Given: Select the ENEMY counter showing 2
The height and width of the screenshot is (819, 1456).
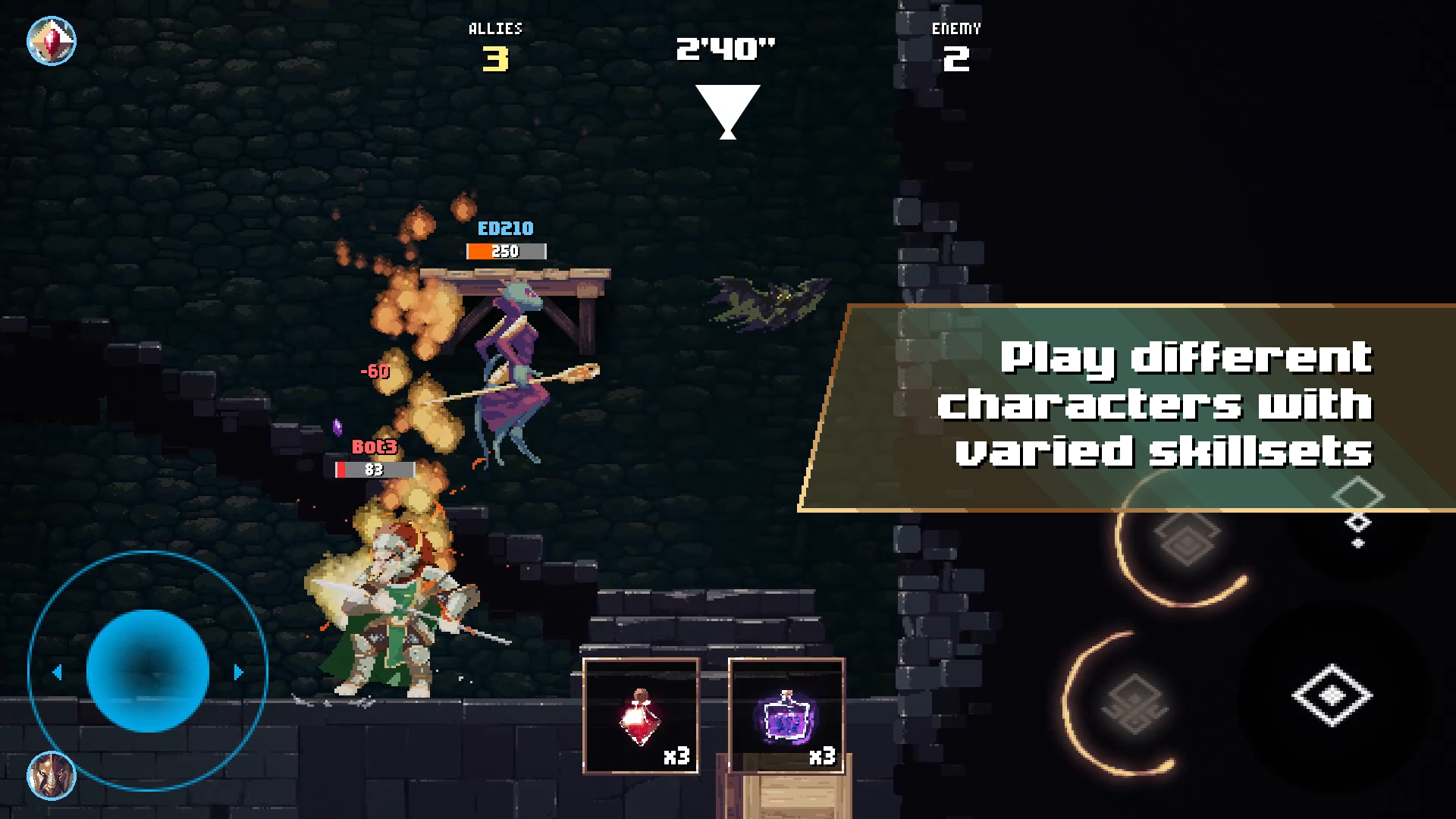Looking at the screenshot, I should pos(956,47).
